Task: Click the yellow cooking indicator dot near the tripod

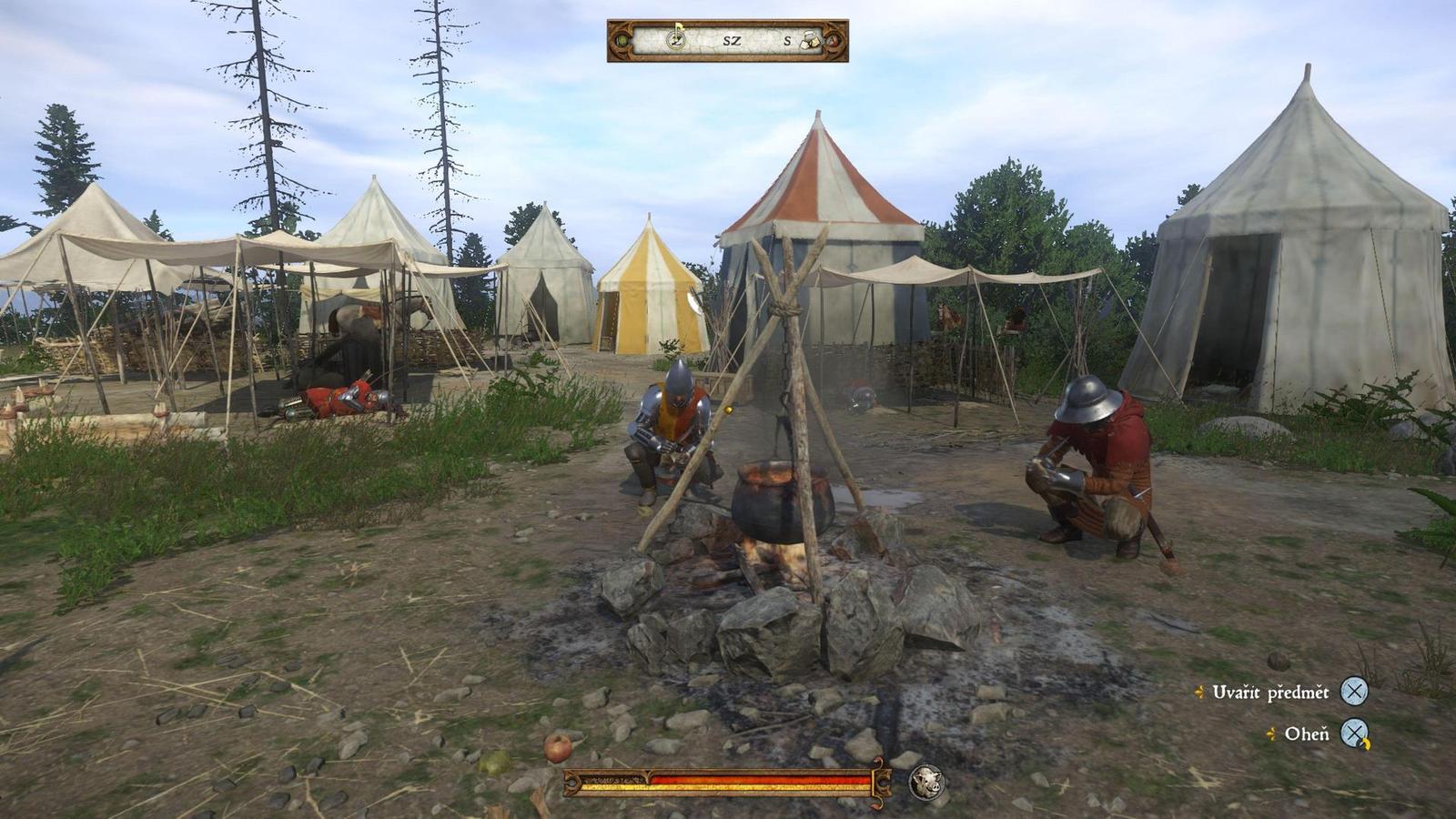Action: pos(727,409)
